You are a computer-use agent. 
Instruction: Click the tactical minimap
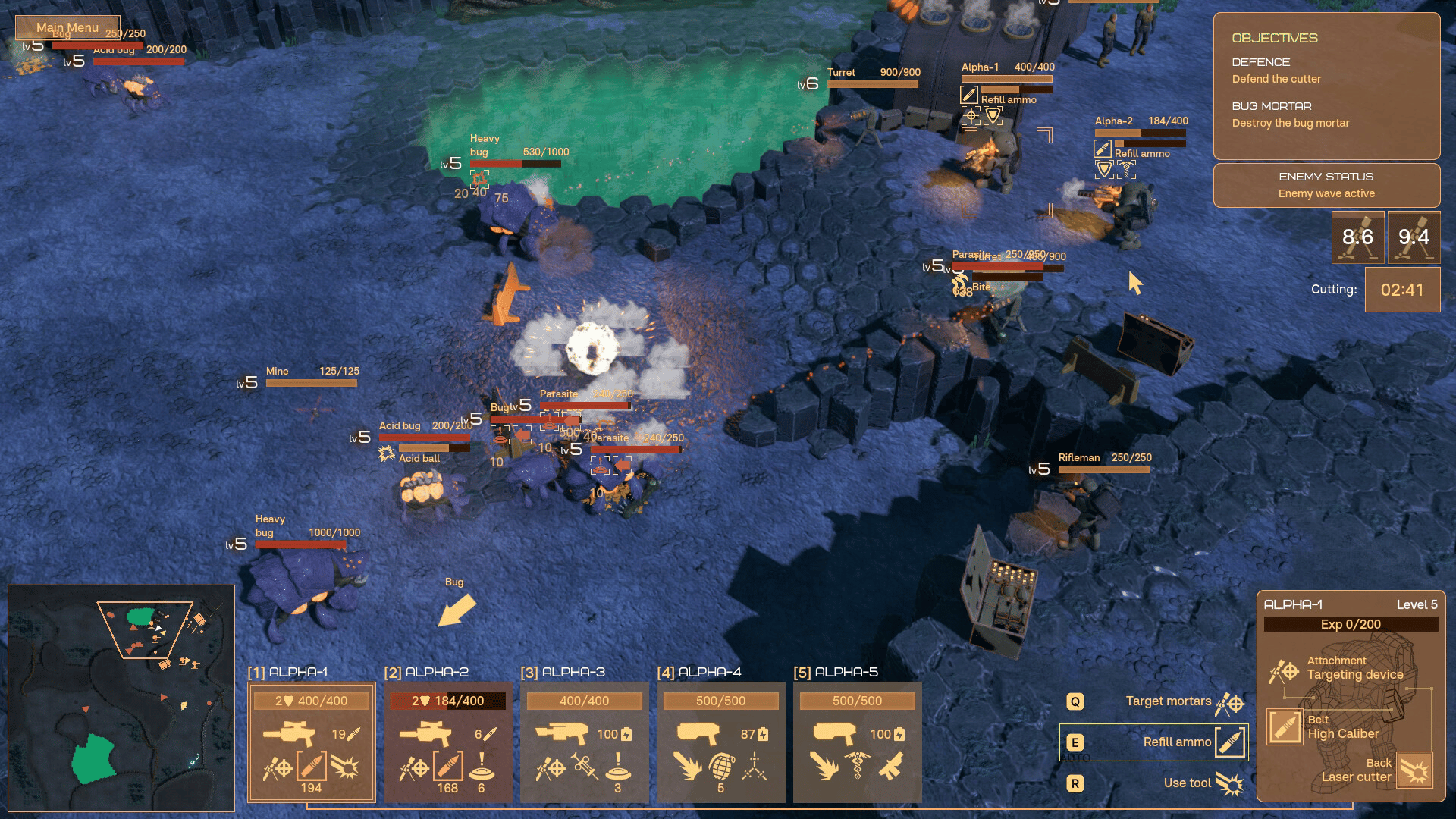click(121, 698)
